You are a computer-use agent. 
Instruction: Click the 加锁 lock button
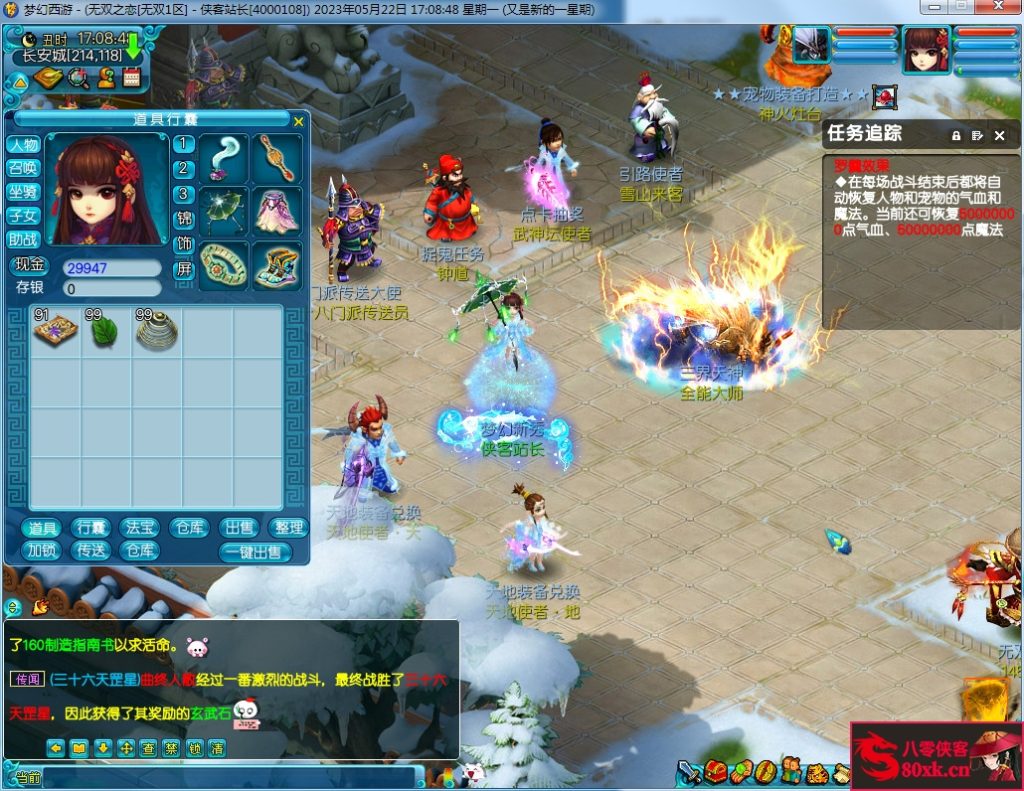[42, 551]
